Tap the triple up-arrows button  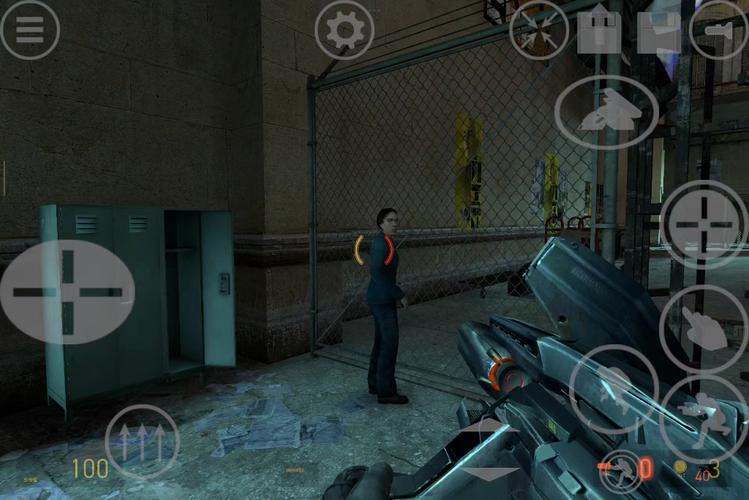[142, 442]
